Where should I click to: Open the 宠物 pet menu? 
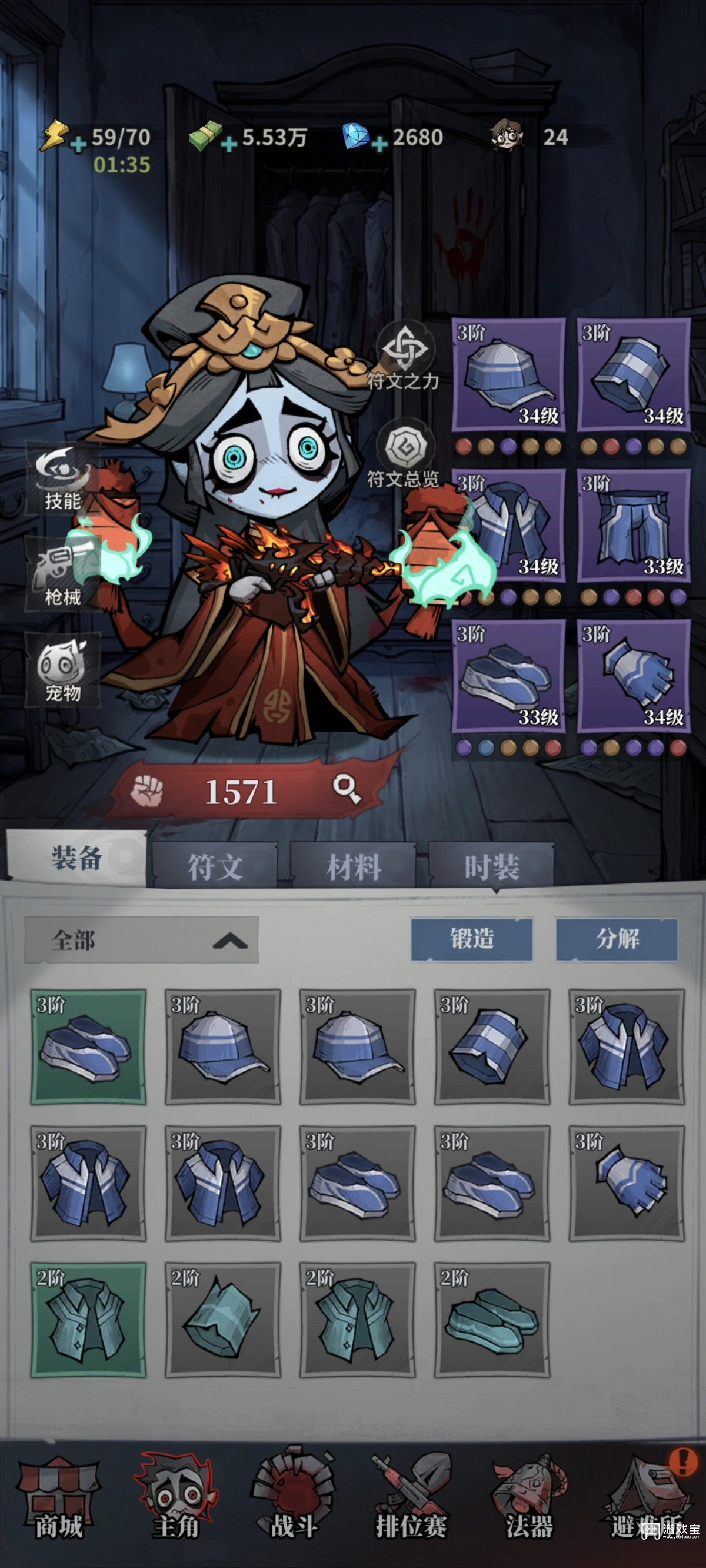(x=62, y=670)
